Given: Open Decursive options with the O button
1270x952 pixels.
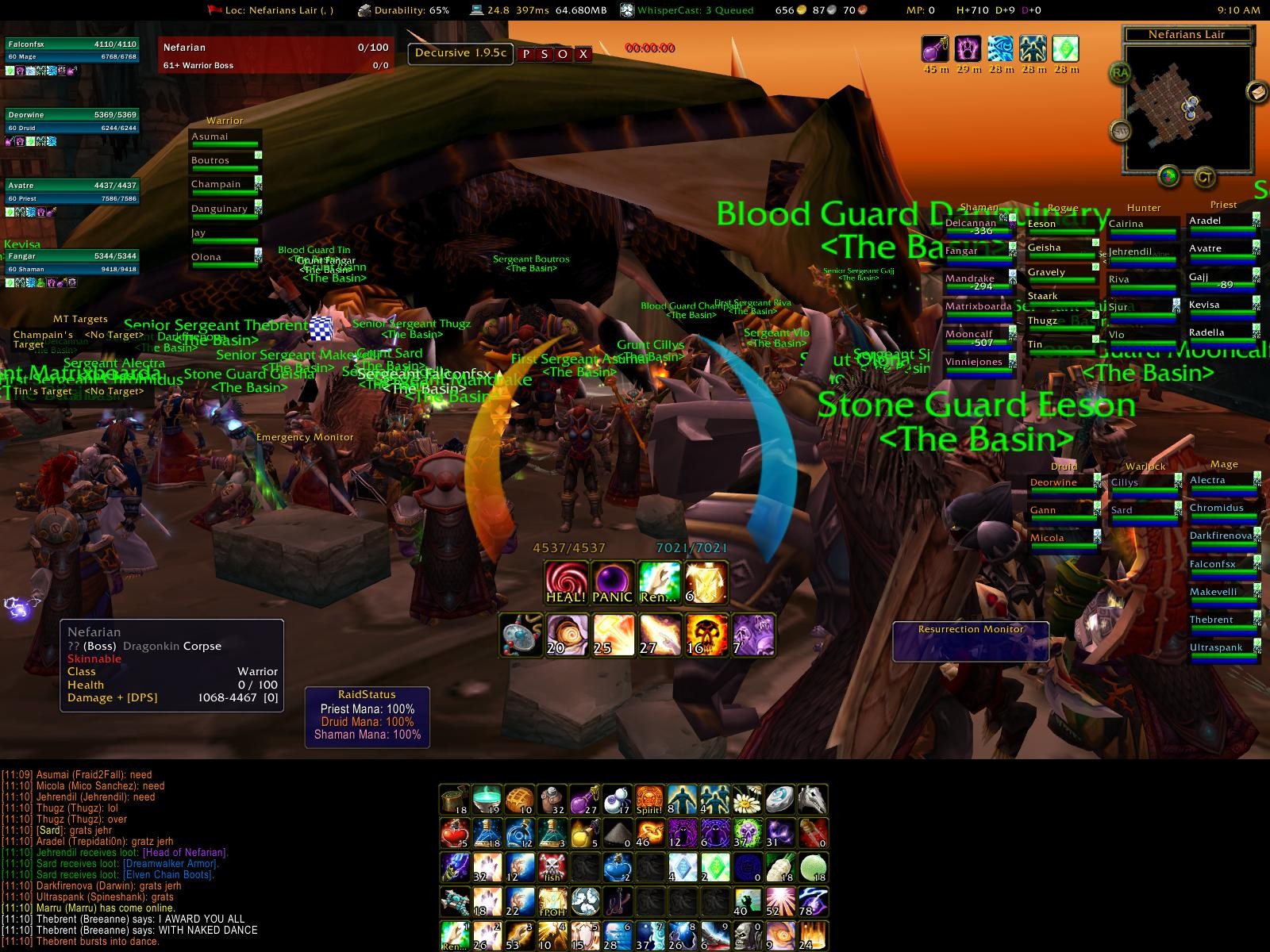Looking at the screenshot, I should 564,54.
